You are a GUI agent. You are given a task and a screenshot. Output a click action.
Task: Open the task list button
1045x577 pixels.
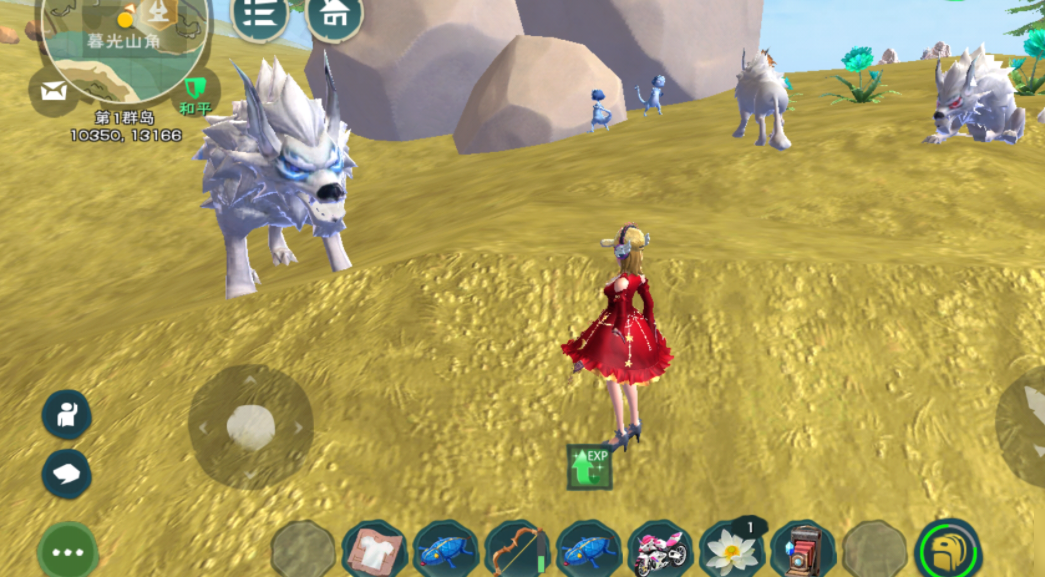click(x=260, y=15)
